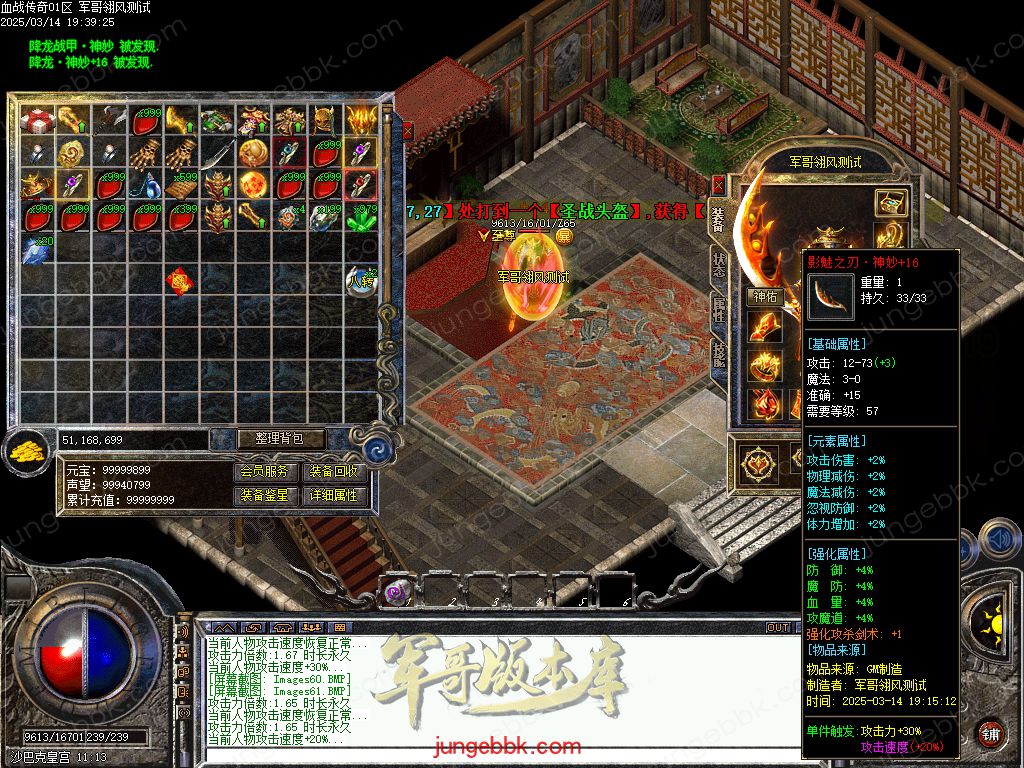
Task: Open 会员服务 member services
Action: (267, 472)
